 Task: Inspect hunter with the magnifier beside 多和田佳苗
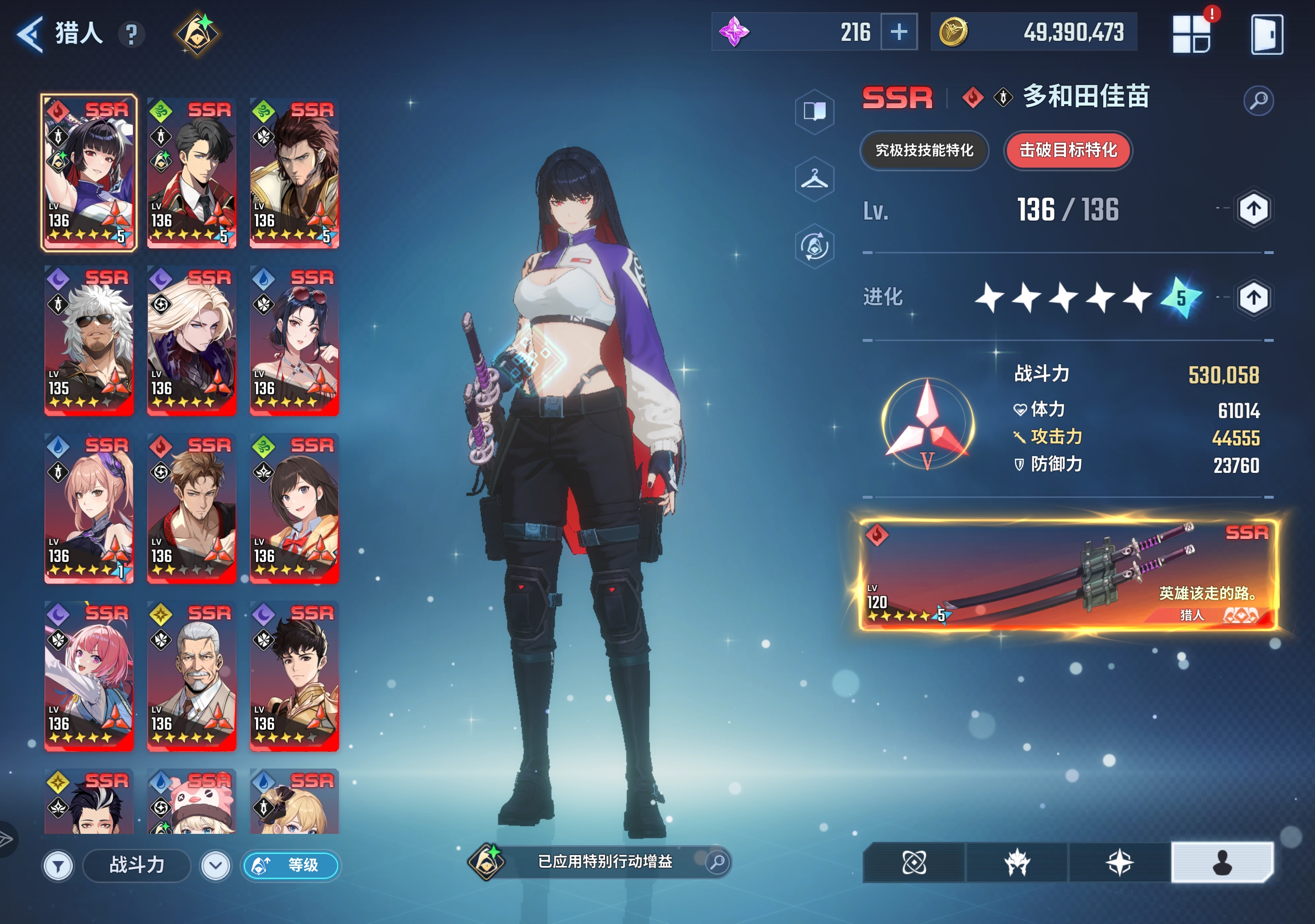pos(1258,101)
